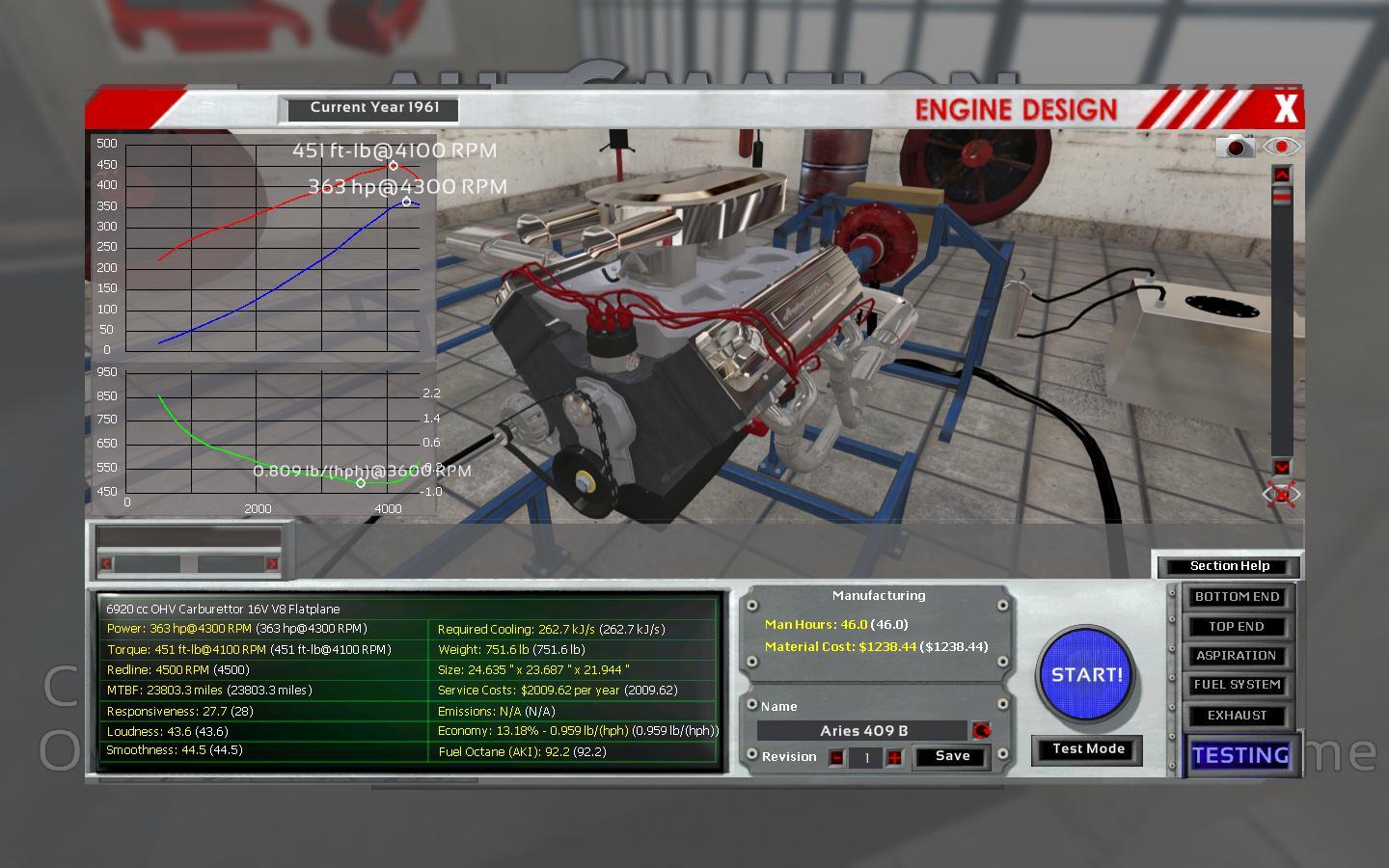Screen dimensions: 1389x868
Task: Click the right arrow on the horizontal slider
Action: pyautogui.click(x=272, y=563)
